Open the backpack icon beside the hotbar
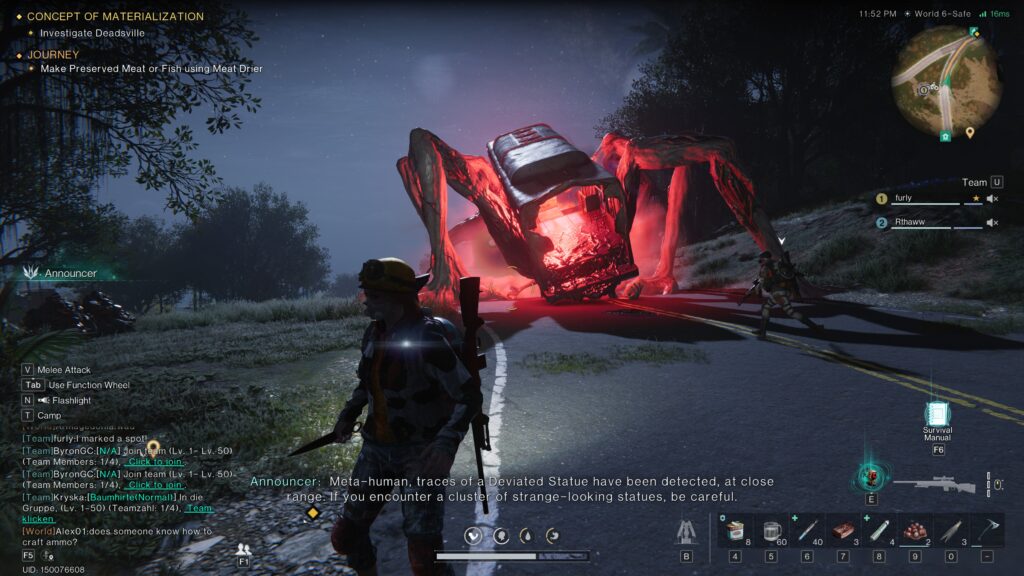 pyautogui.click(x=686, y=532)
